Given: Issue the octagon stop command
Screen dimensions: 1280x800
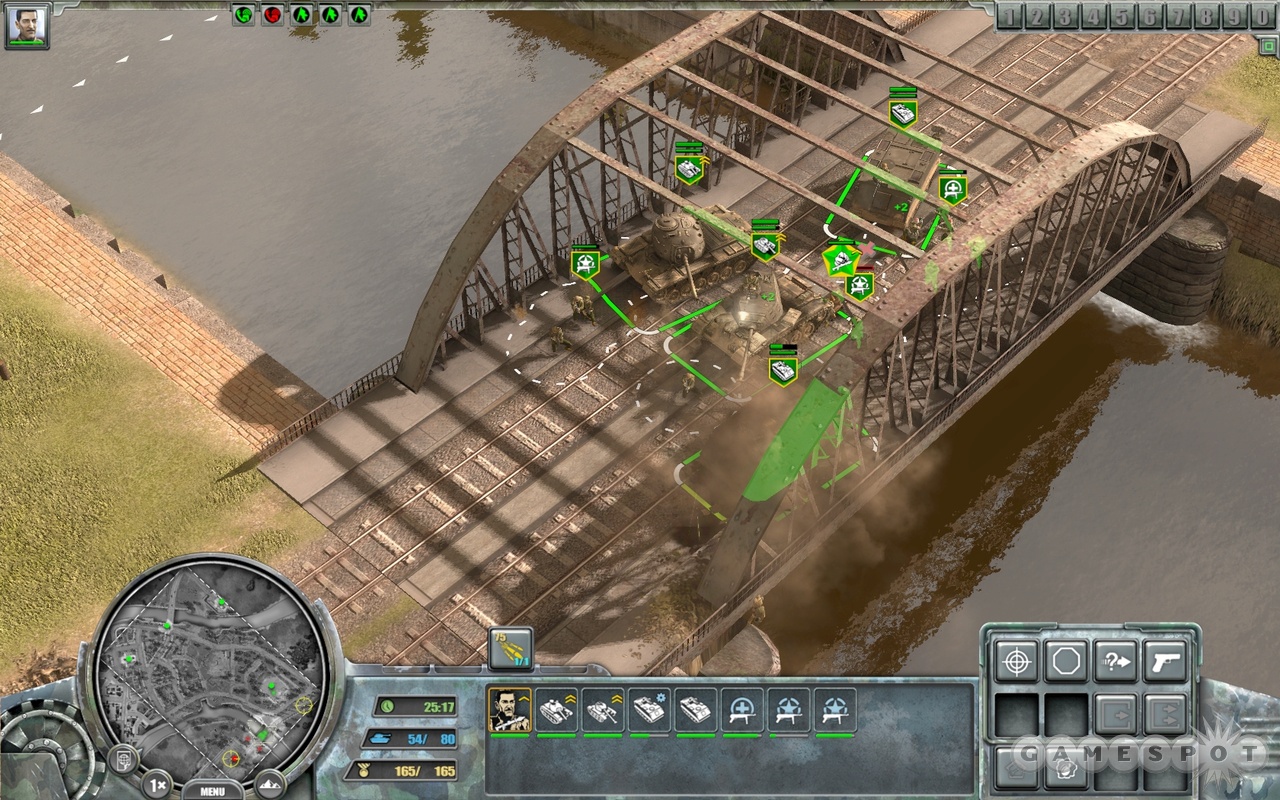Looking at the screenshot, I should [x=1066, y=662].
